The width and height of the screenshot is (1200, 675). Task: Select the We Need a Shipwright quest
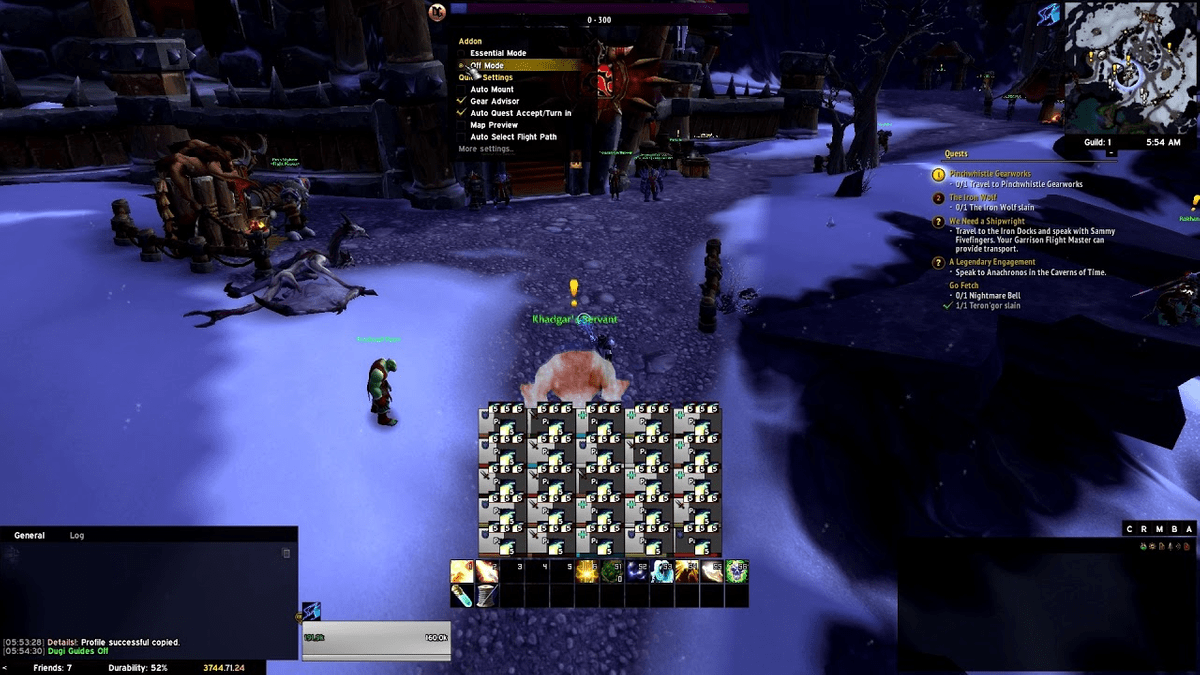(986, 222)
